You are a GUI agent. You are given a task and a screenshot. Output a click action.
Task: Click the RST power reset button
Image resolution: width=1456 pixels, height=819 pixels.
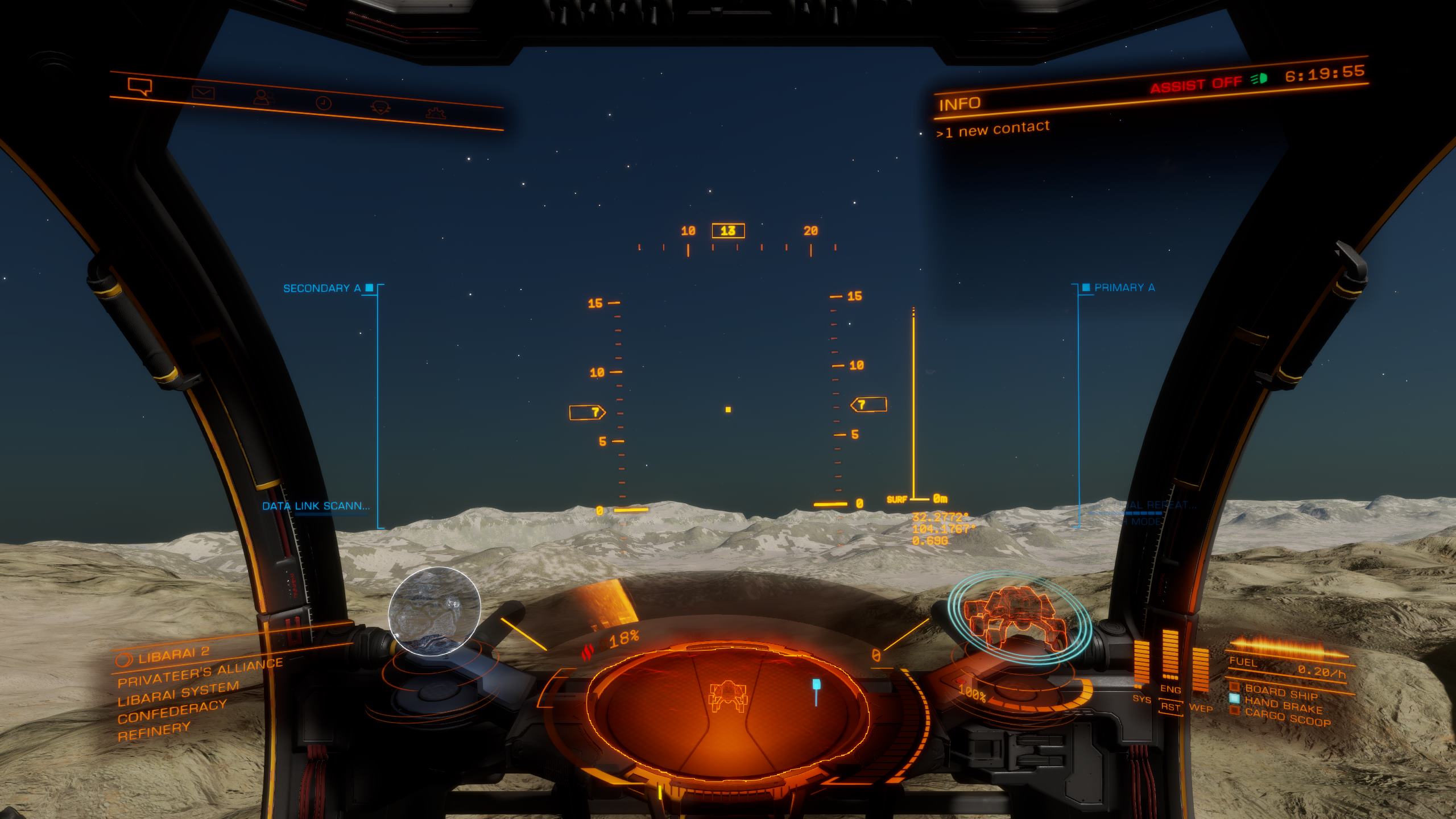[x=1171, y=708]
